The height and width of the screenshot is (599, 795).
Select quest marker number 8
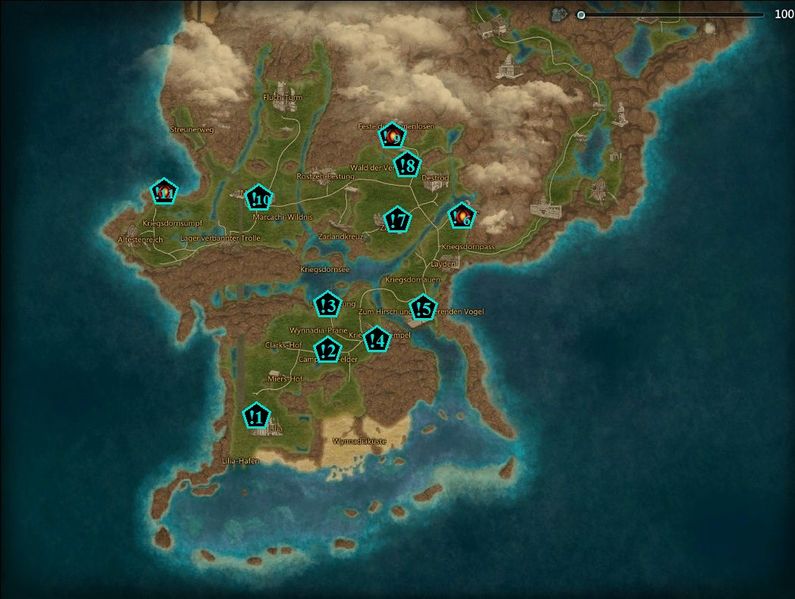[407, 165]
